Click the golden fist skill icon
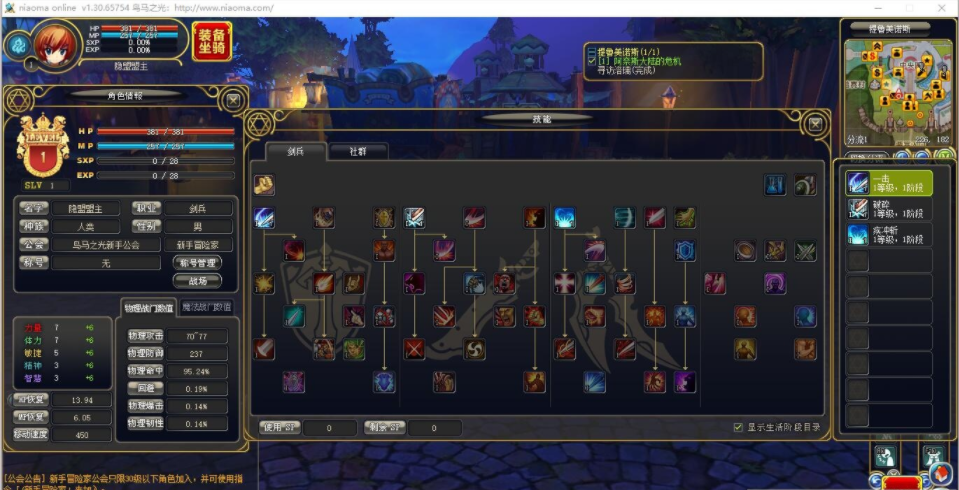The image size is (959, 490). [264, 184]
